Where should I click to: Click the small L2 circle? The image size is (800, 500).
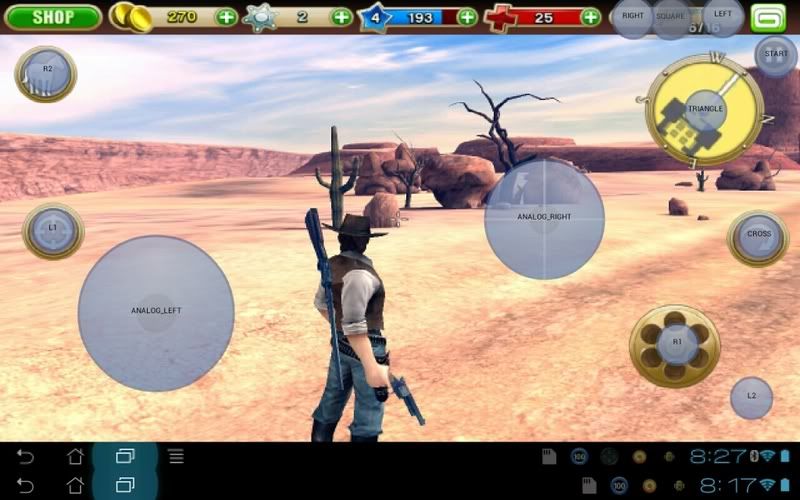[751, 397]
